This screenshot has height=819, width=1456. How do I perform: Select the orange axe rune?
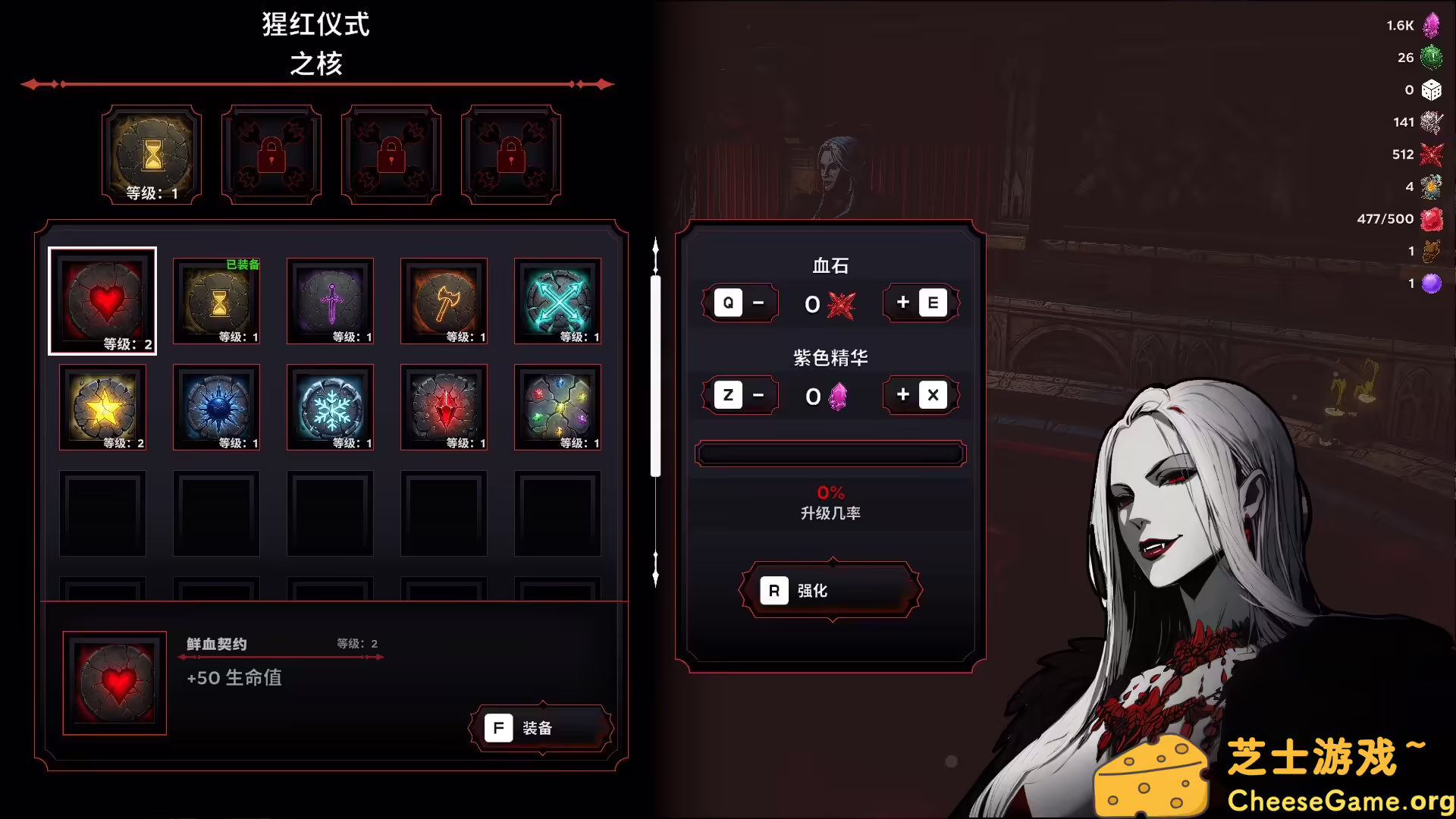(x=444, y=301)
